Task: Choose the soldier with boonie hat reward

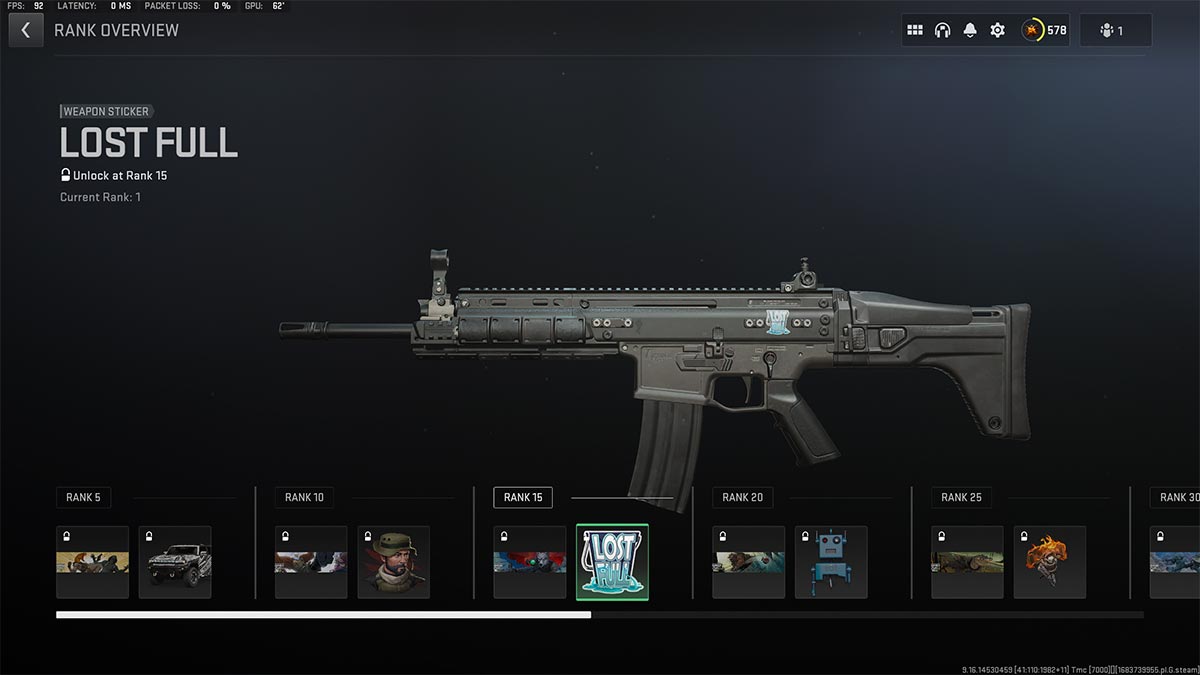Action: coord(394,562)
